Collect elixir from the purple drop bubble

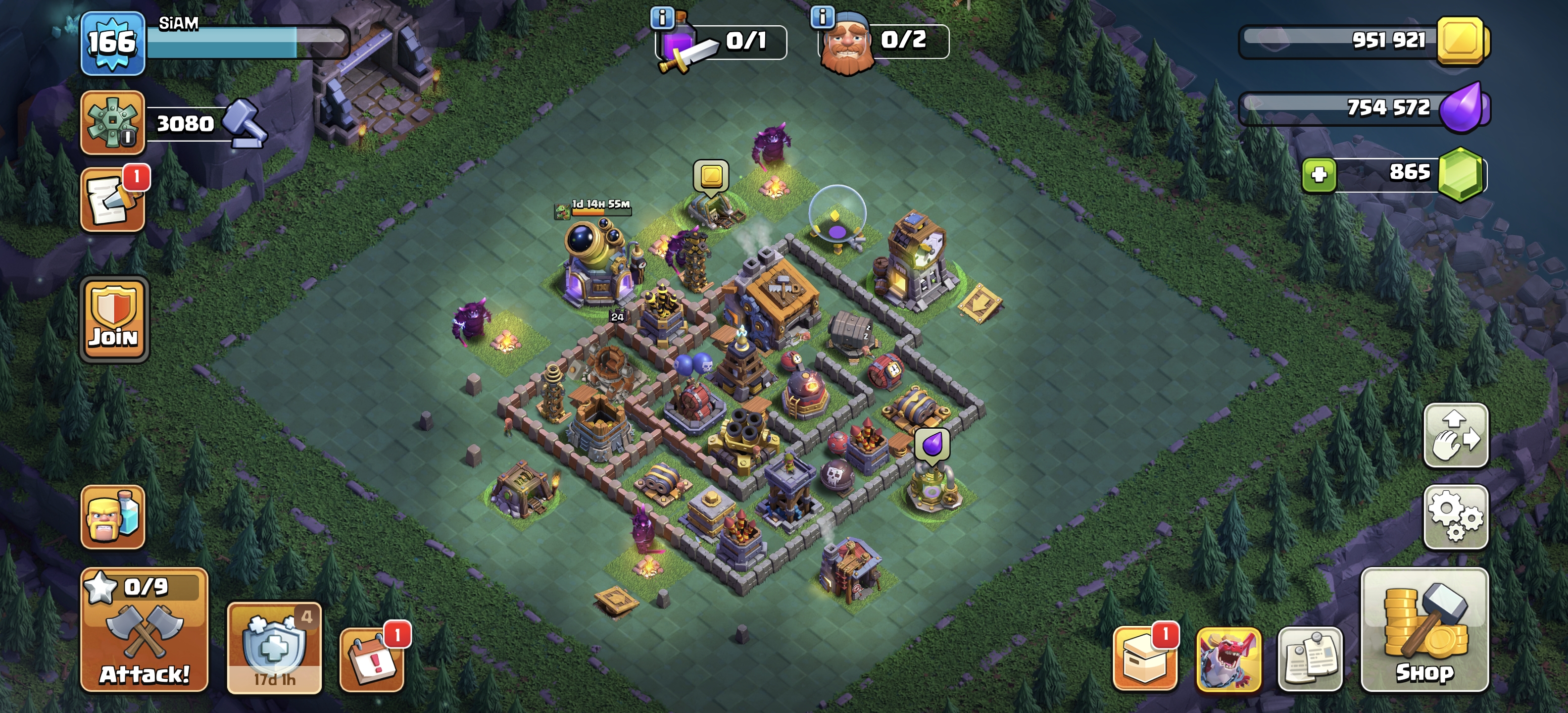click(x=931, y=445)
